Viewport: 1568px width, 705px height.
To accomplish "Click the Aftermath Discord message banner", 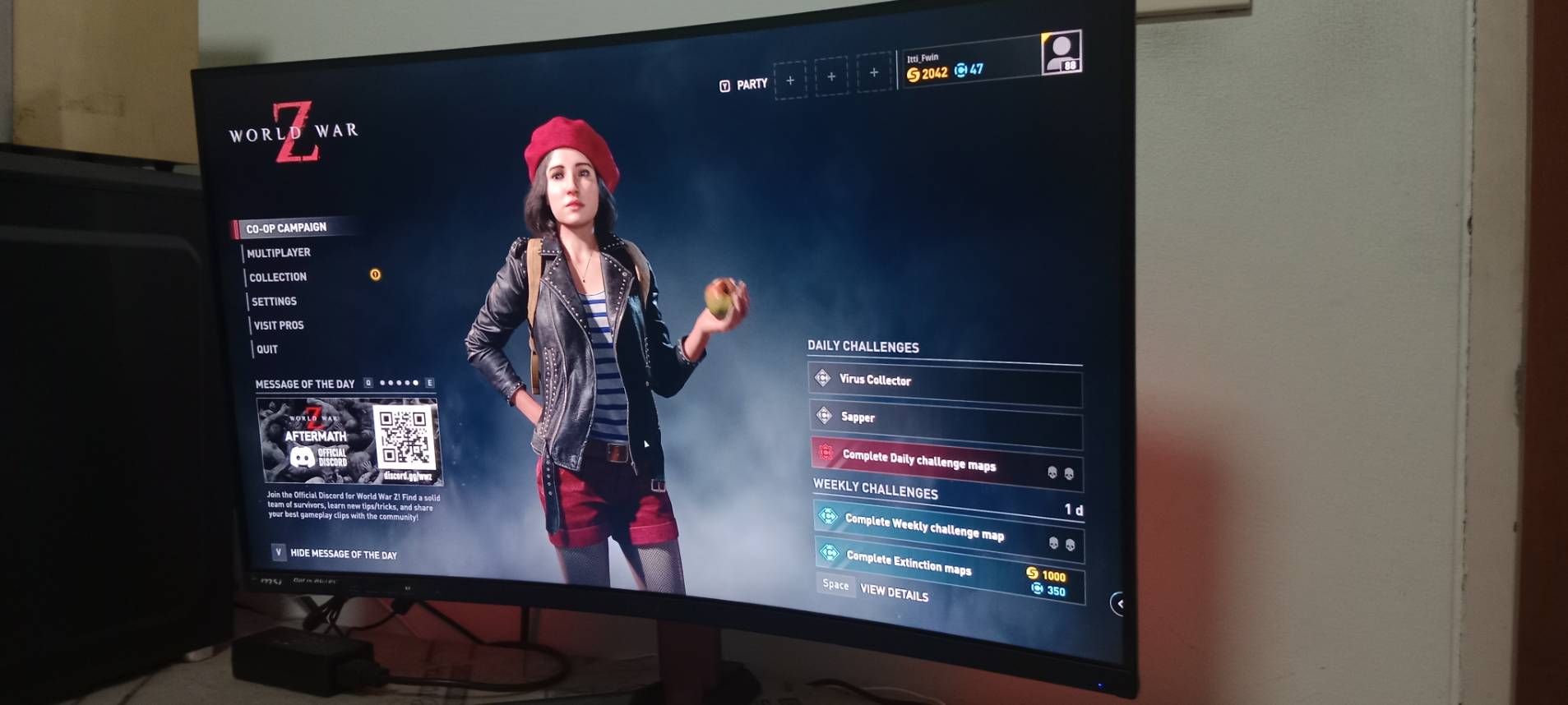I will [x=351, y=441].
